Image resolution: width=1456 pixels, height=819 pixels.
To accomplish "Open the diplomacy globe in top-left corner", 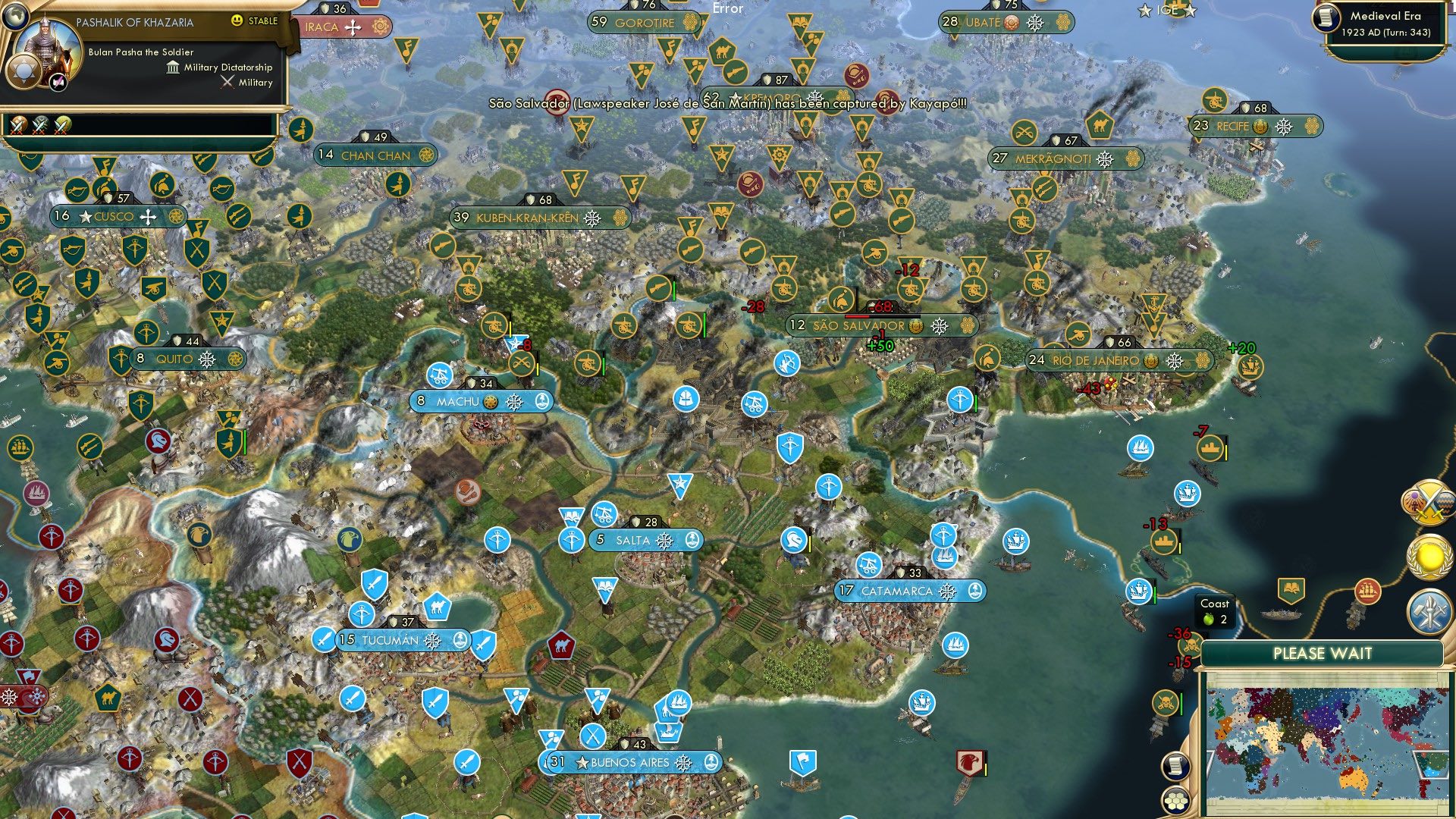I will click(x=17, y=17).
